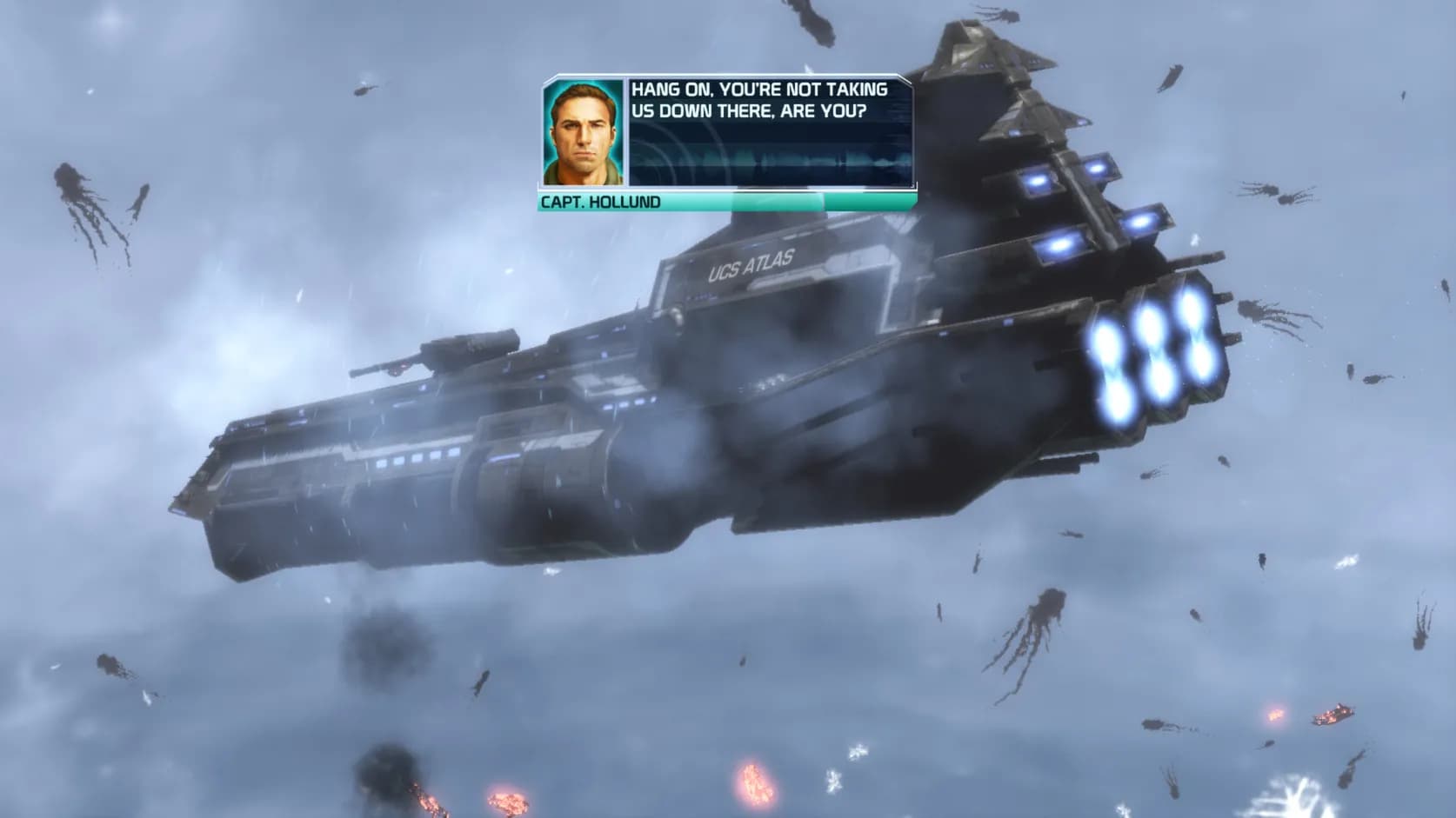Select the CAPT. HOLLUND label tab
This screenshot has height=818, width=1456.
pyautogui.click(x=600, y=202)
